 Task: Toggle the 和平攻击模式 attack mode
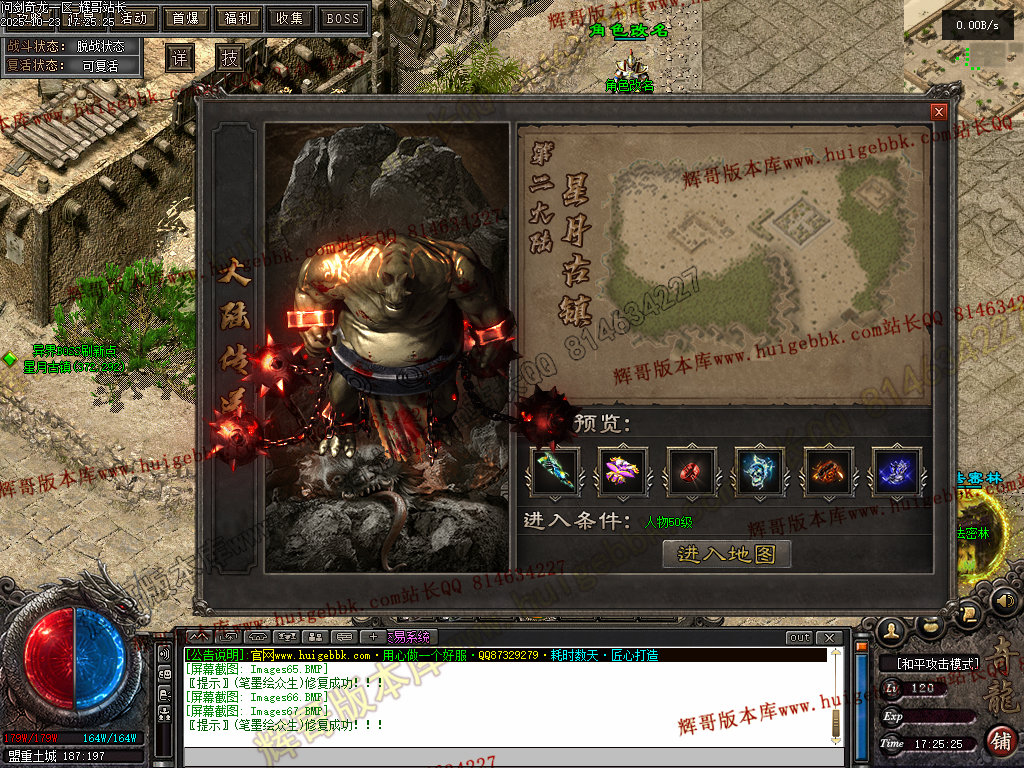[928, 663]
